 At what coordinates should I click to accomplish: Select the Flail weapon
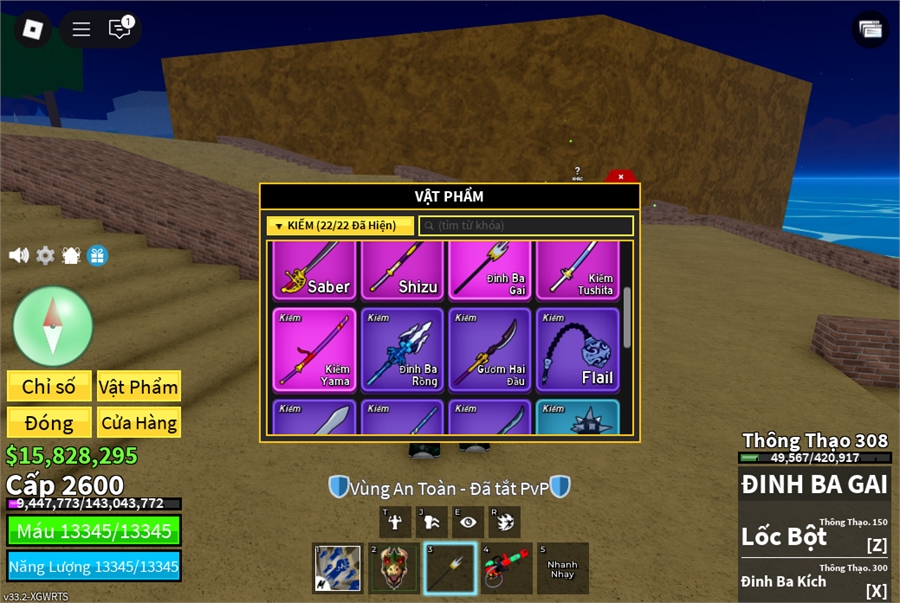(x=577, y=349)
